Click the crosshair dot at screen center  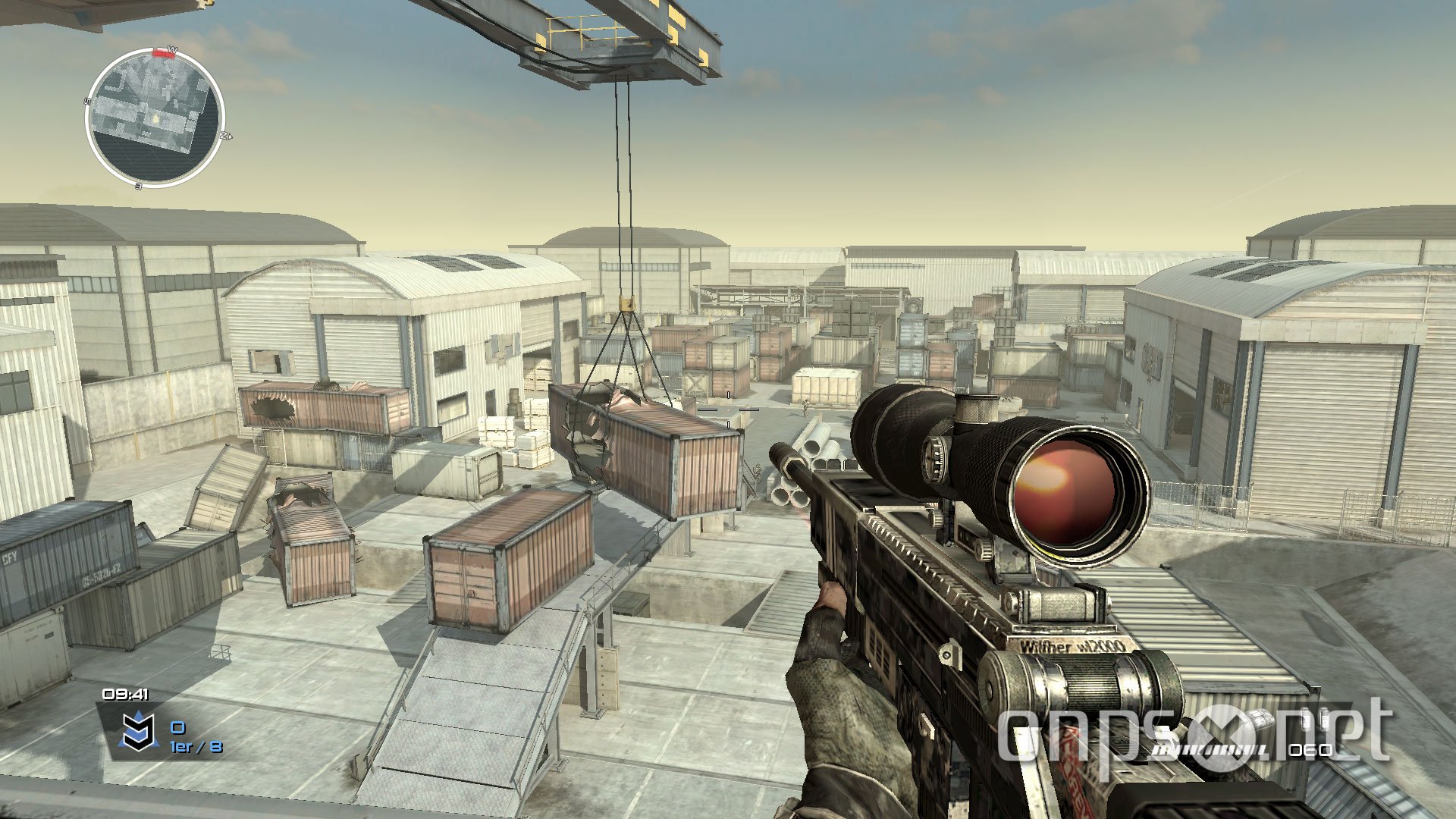click(x=728, y=409)
